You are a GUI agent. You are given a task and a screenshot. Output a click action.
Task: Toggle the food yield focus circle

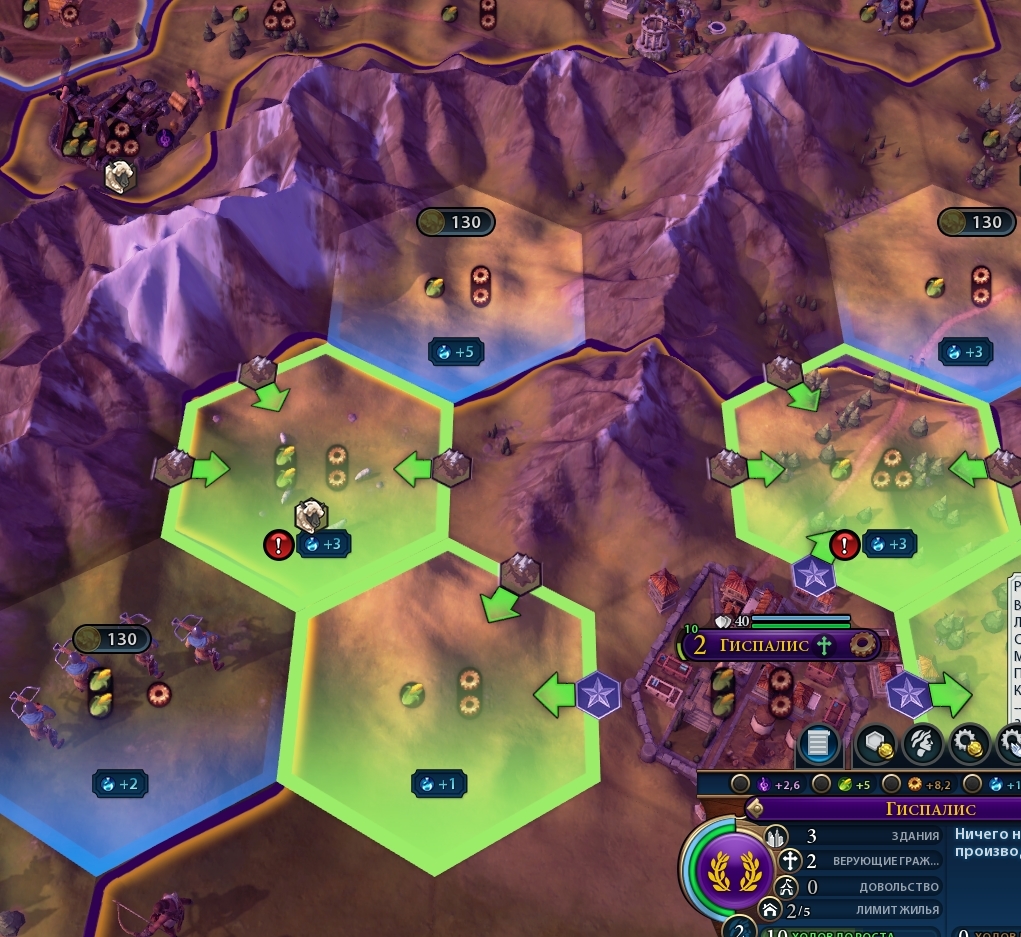coord(819,784)
